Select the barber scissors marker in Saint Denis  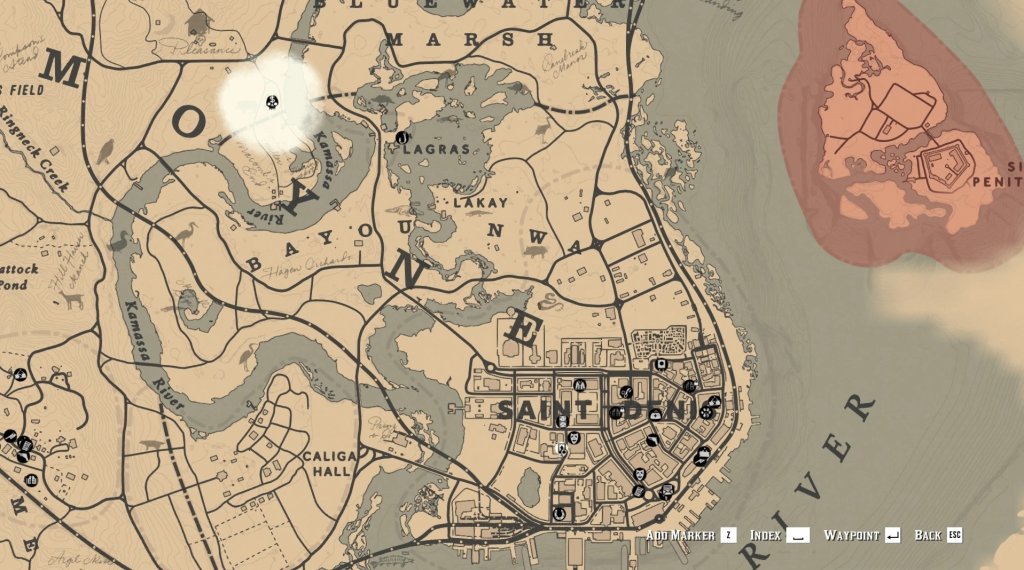tap(625, 391)
